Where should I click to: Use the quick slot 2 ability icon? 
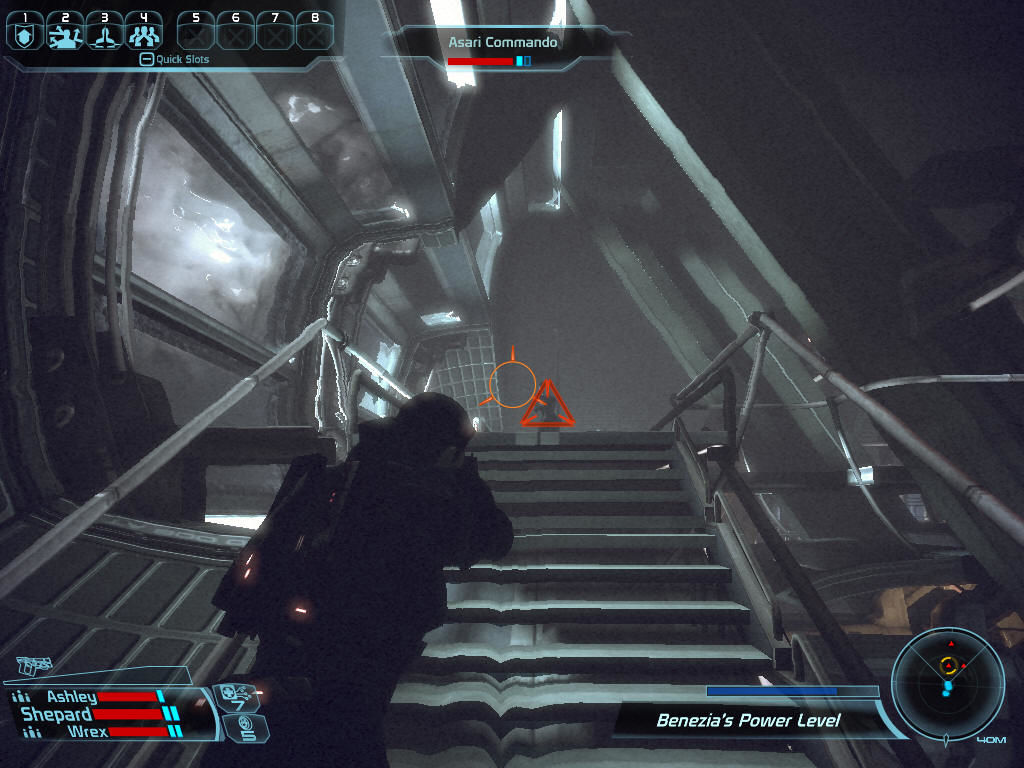[65, 35]
